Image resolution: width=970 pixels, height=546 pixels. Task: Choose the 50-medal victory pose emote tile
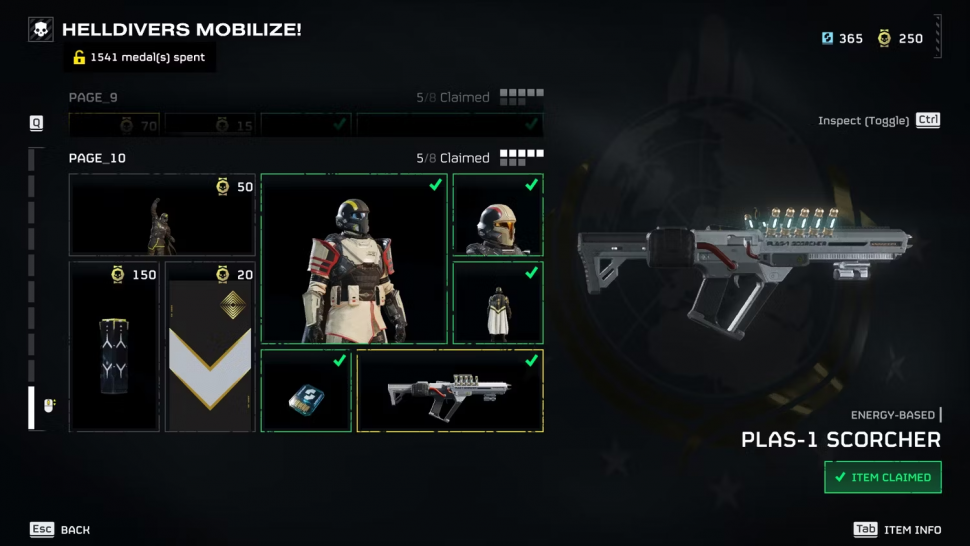tap(162, 215)
